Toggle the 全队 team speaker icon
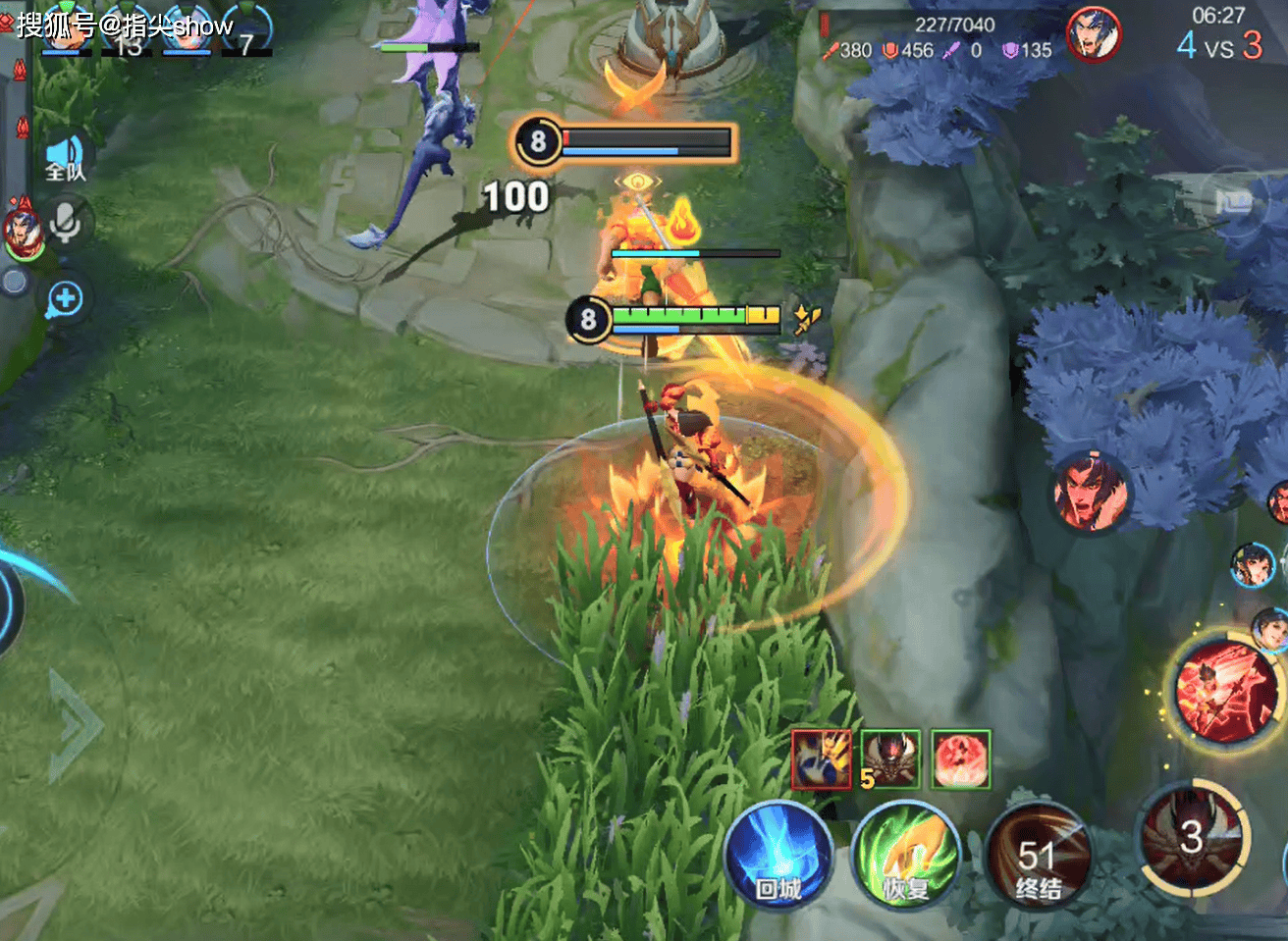The width and height of the screenshot is (1288, 941). pyautogui.click(x=66, y=157)
